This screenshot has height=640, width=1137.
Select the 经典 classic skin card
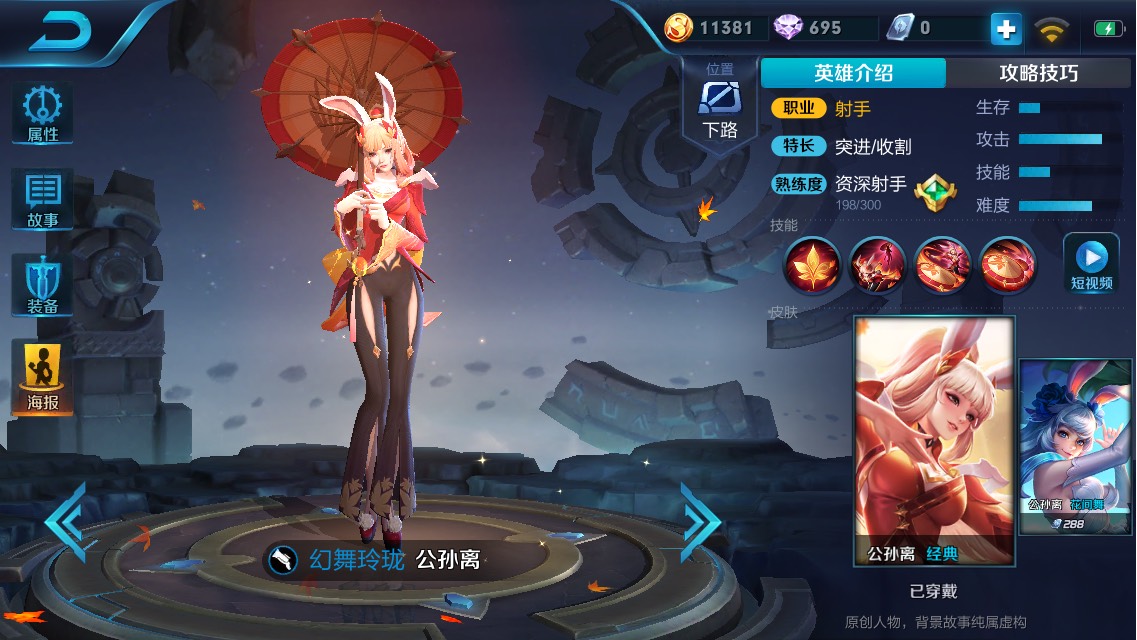pos(934,440)
